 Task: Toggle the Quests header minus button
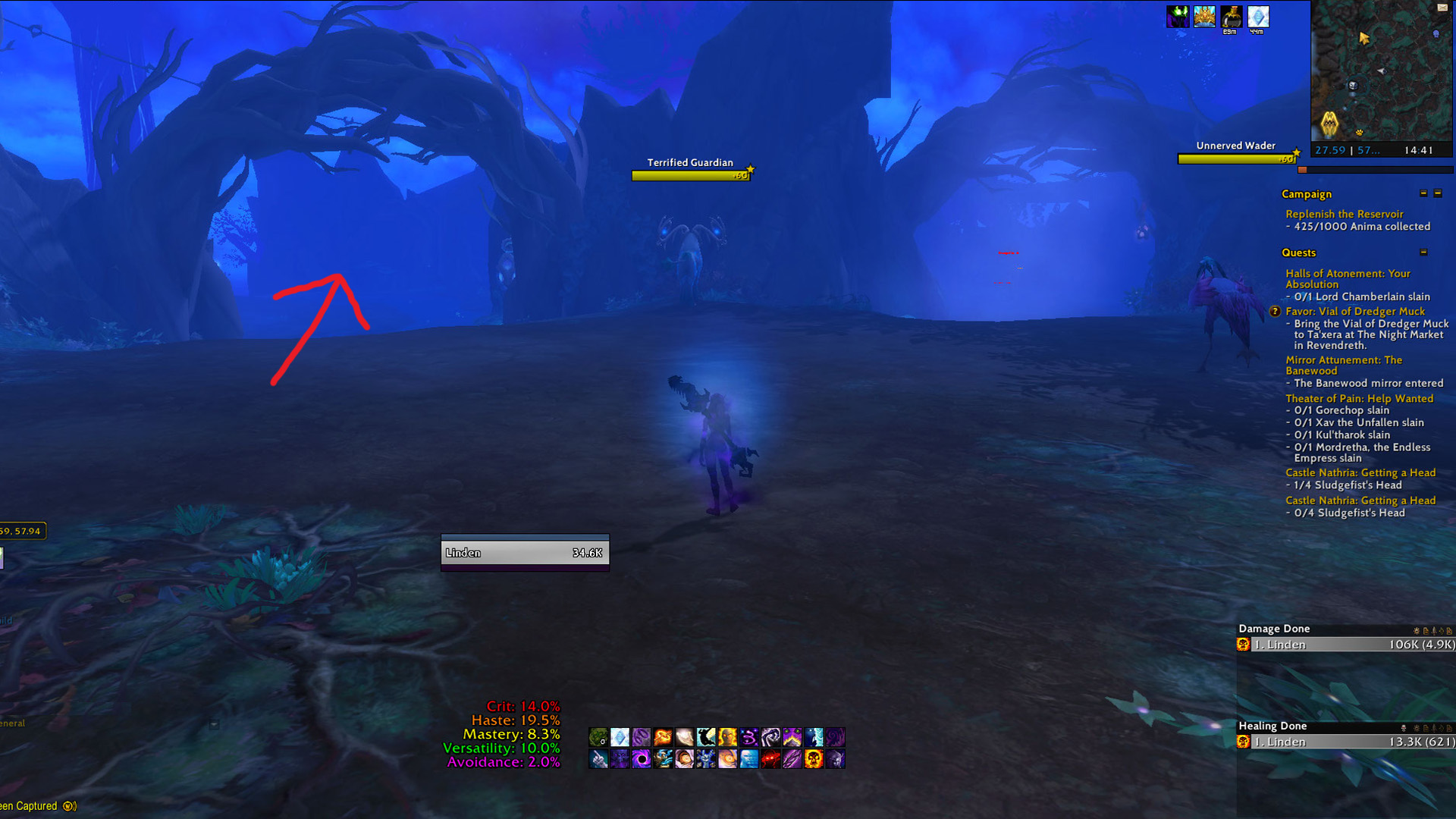click(x=1423, y=252)
